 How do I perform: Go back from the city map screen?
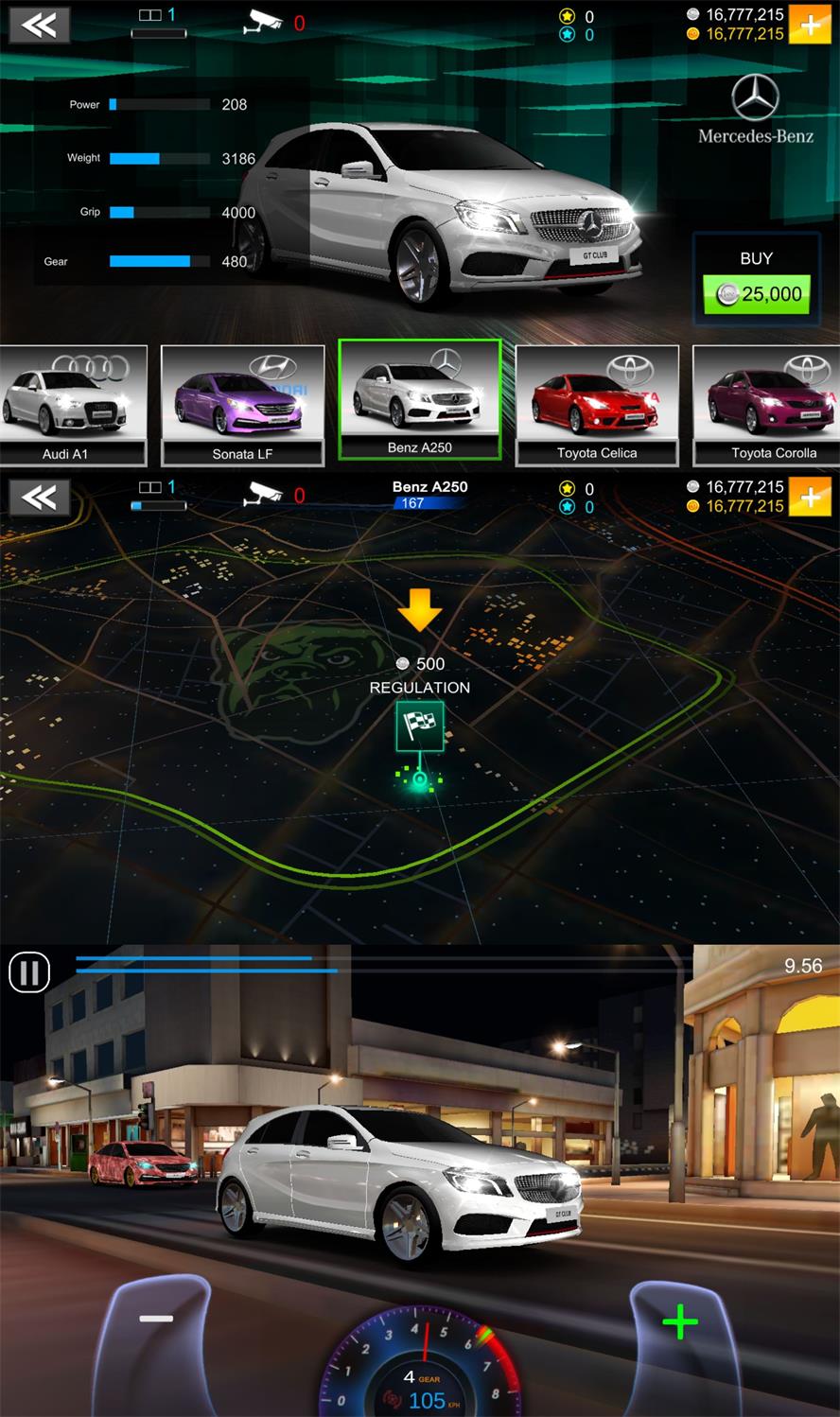[39, 498]
